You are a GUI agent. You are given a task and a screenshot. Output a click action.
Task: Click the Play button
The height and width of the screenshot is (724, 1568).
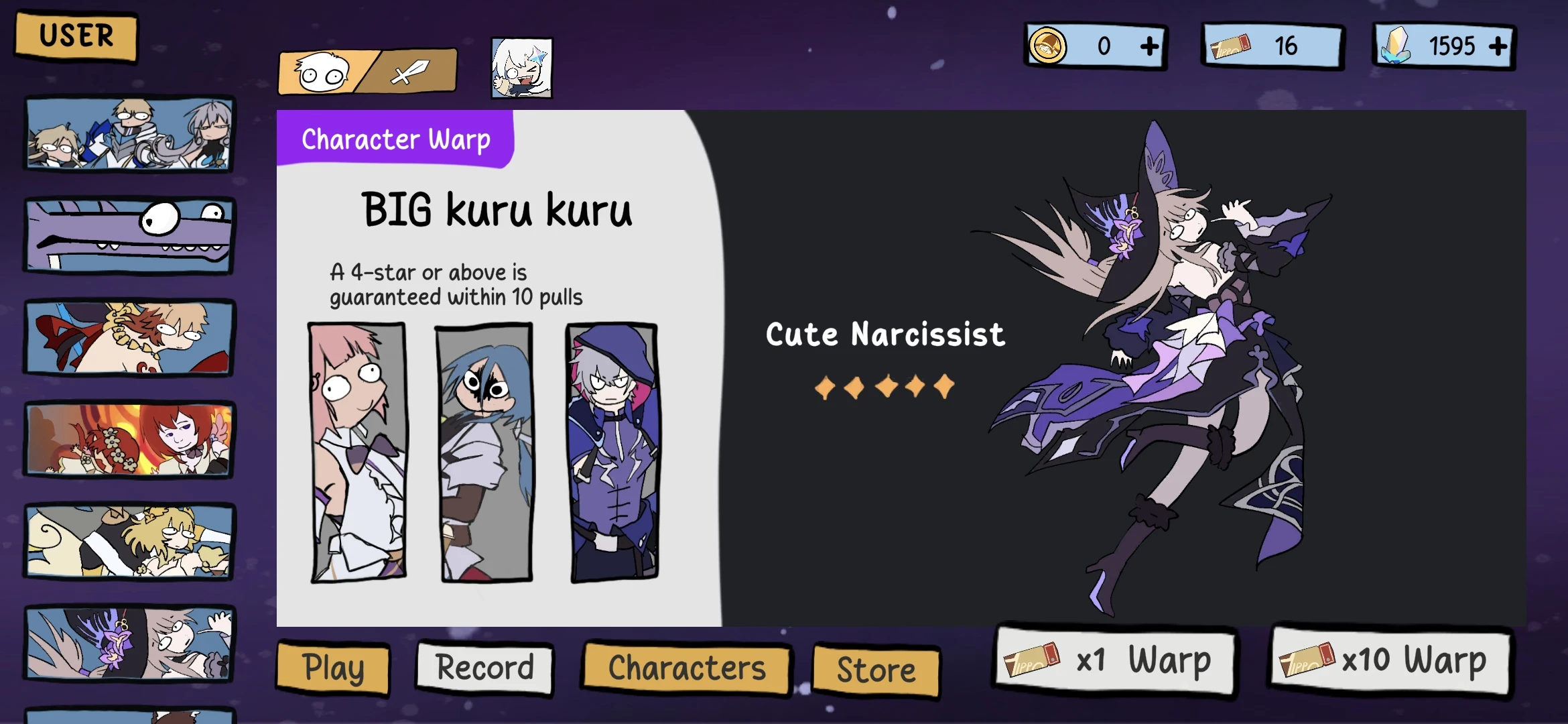pyautogui.click(x=333, y=668)
